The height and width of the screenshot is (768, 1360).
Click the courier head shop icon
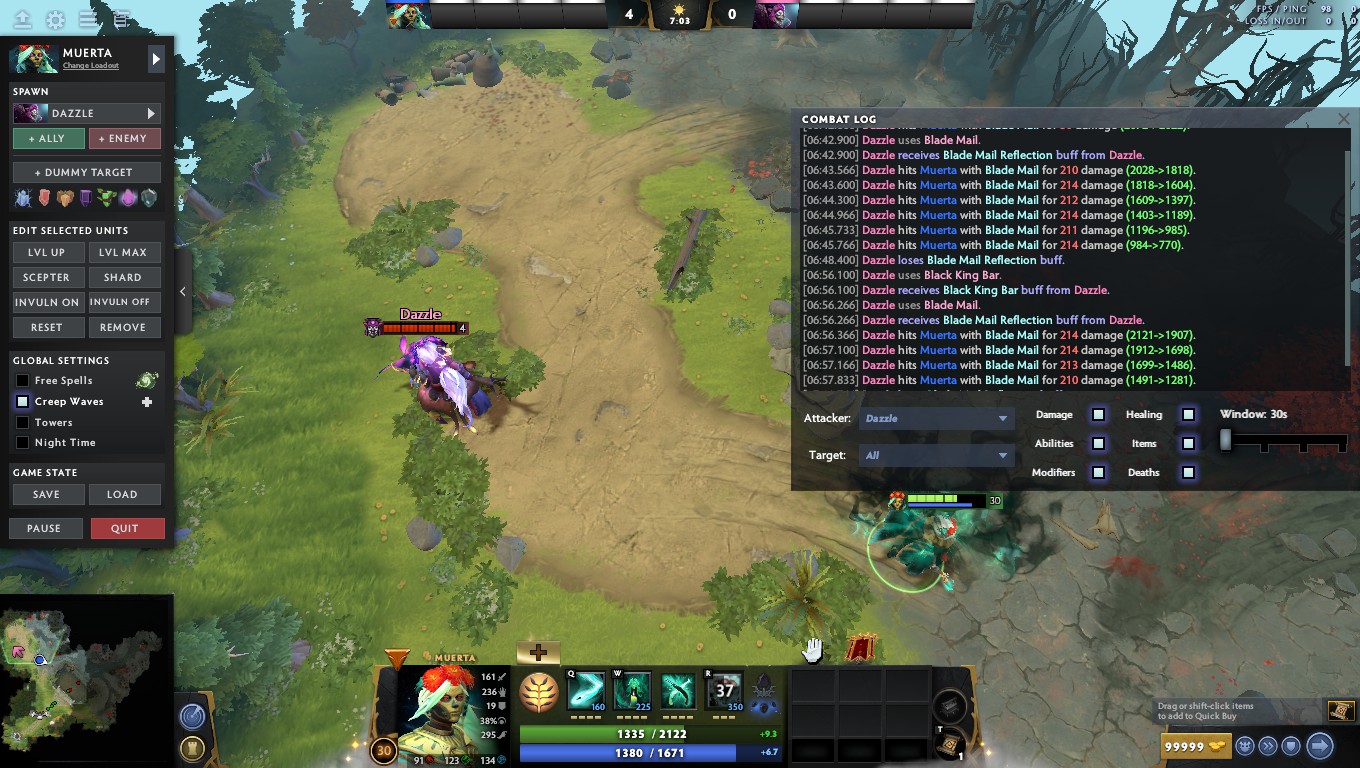[1245, 745]
